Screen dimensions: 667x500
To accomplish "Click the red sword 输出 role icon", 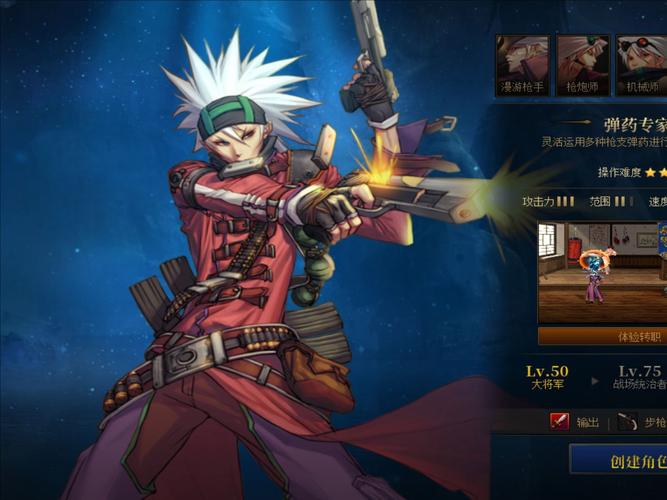I will pos(559,422).
